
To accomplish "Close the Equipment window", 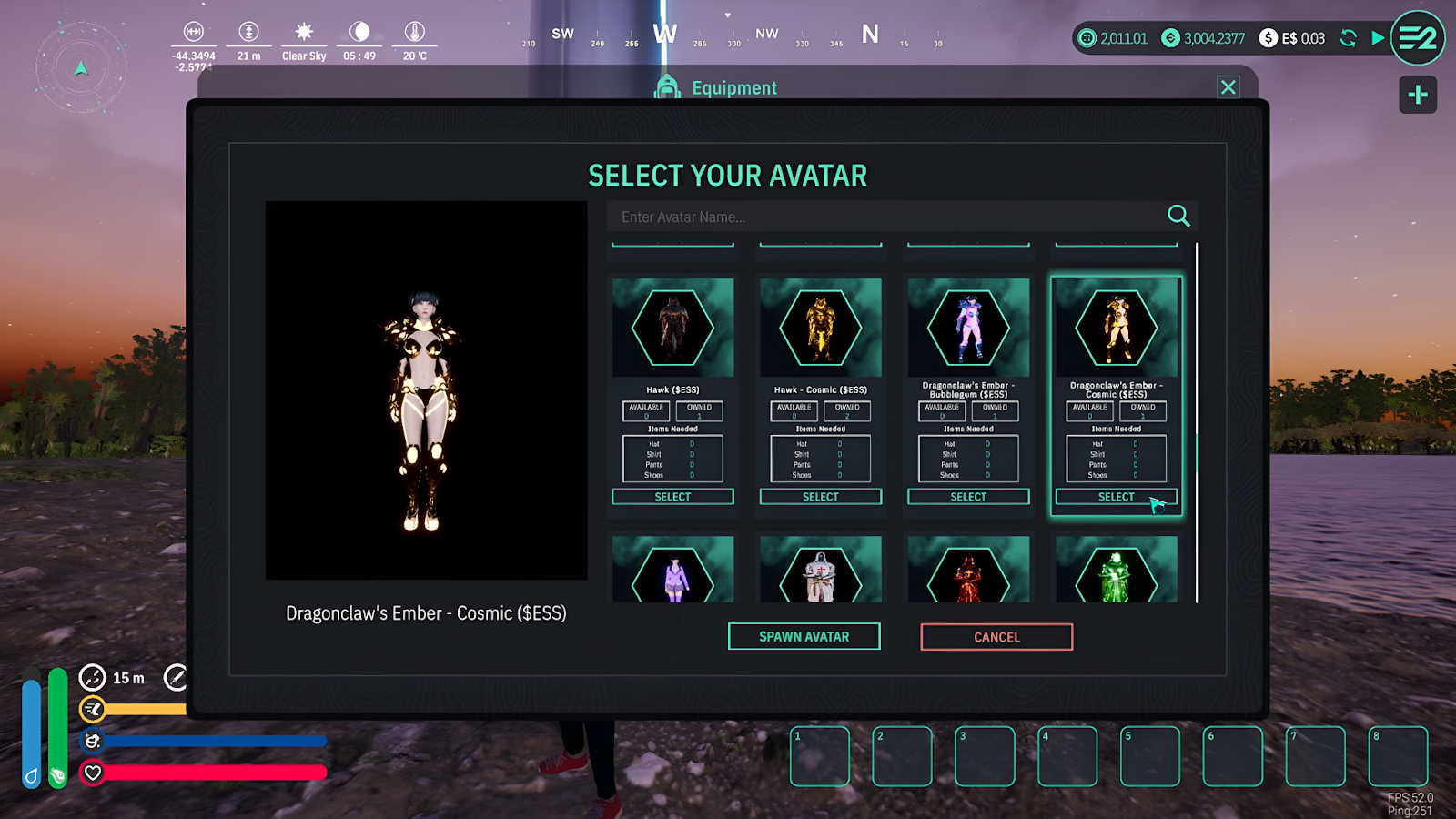I will click(1228, 87).
